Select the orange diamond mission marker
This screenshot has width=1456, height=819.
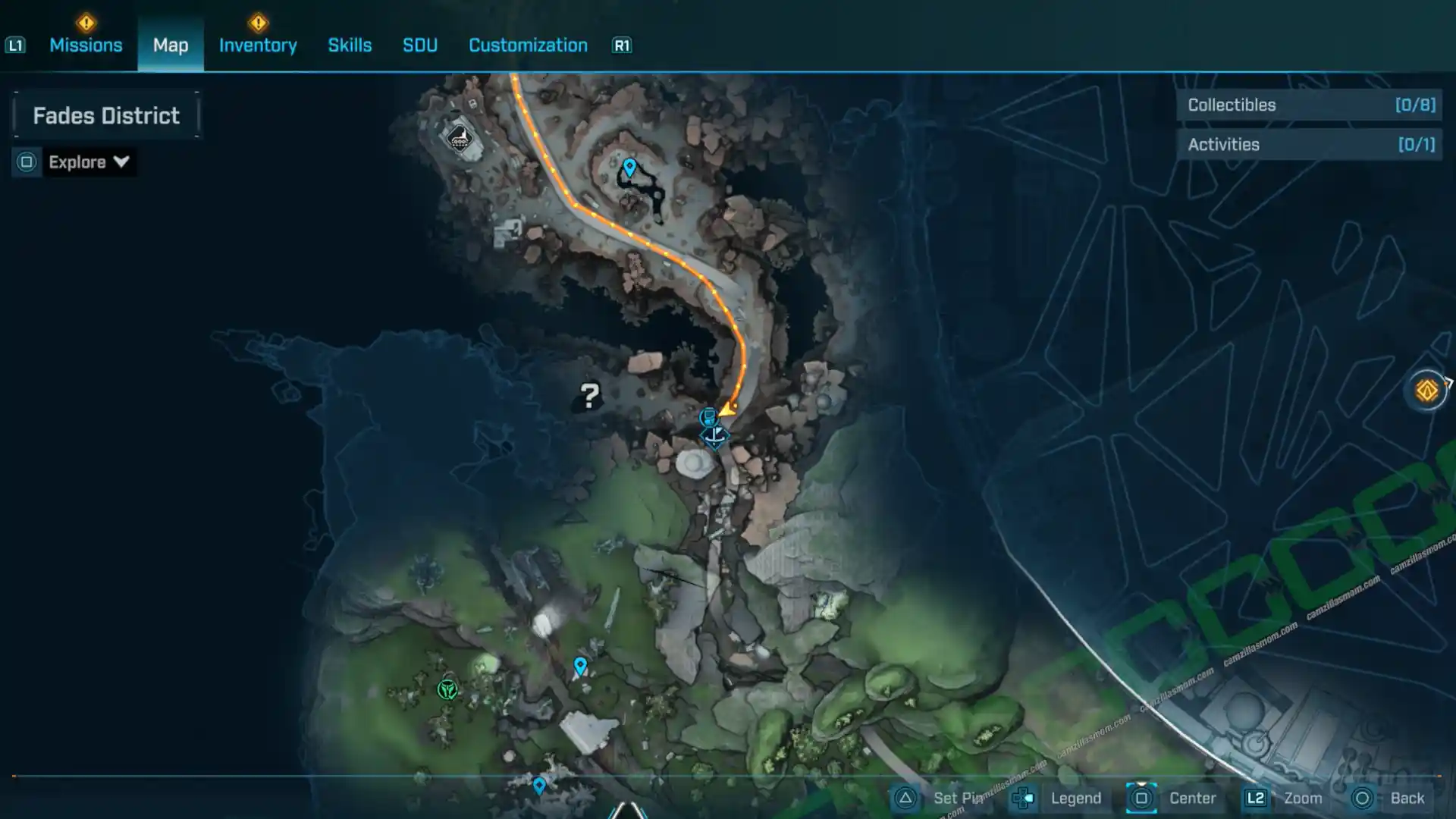pos(1426,391)
